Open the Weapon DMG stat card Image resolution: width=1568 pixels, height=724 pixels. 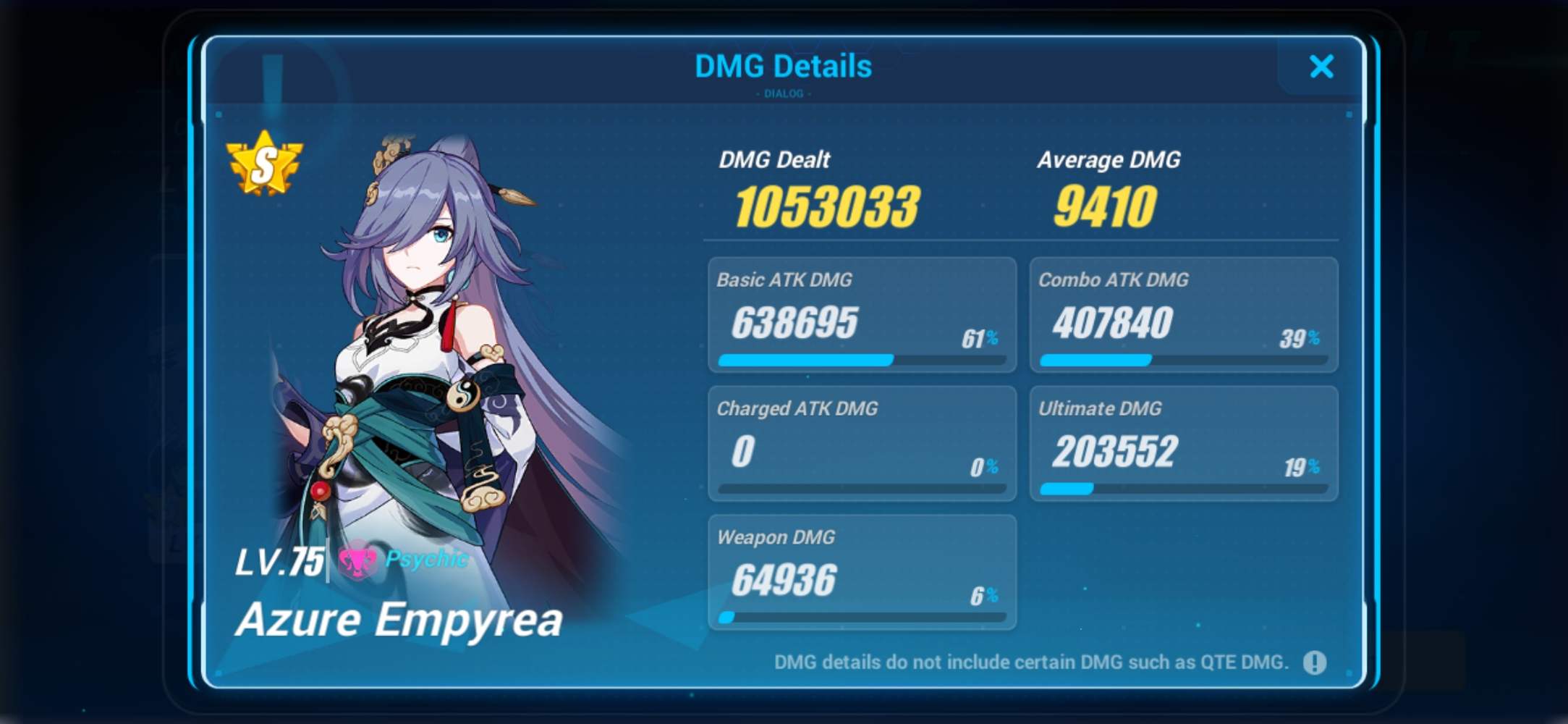861,572
